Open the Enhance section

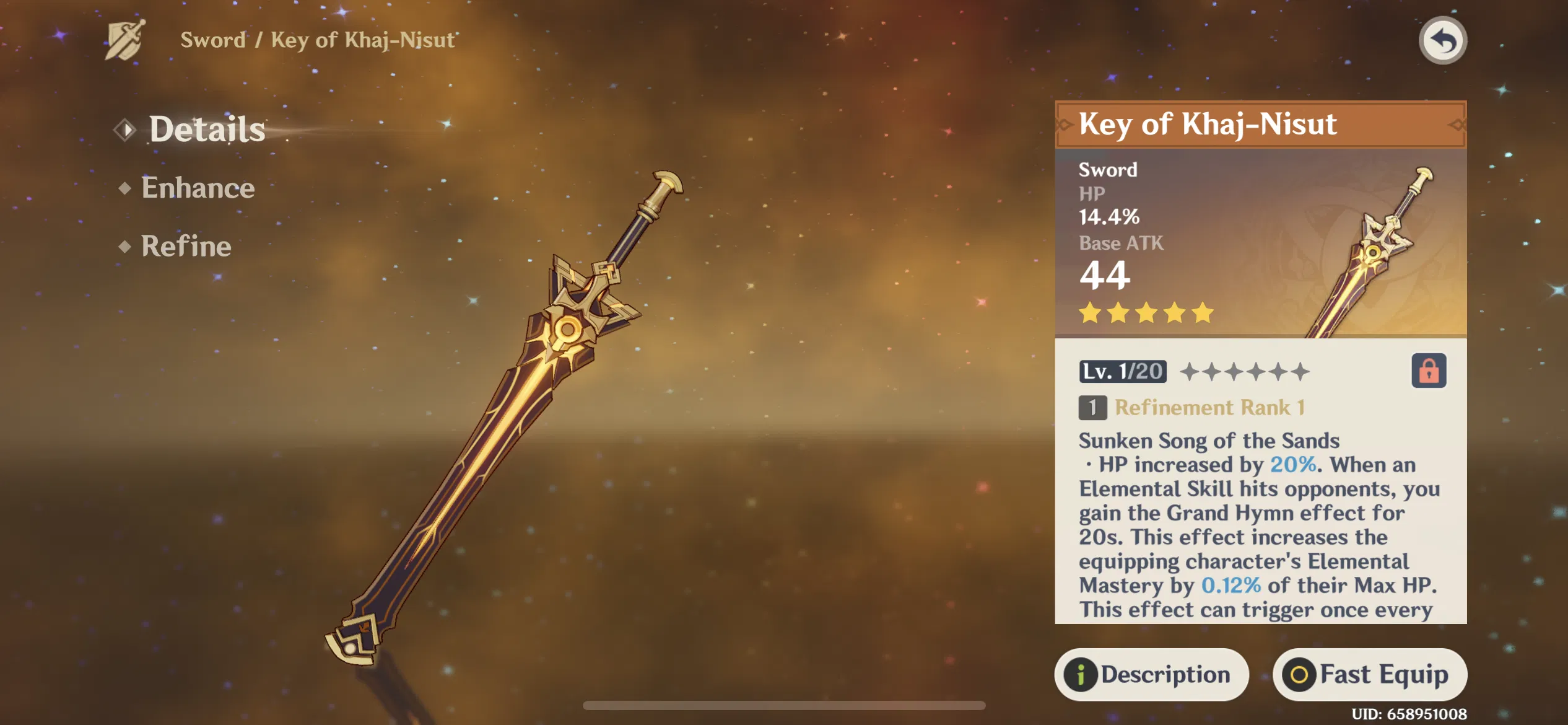pos(197,187)
